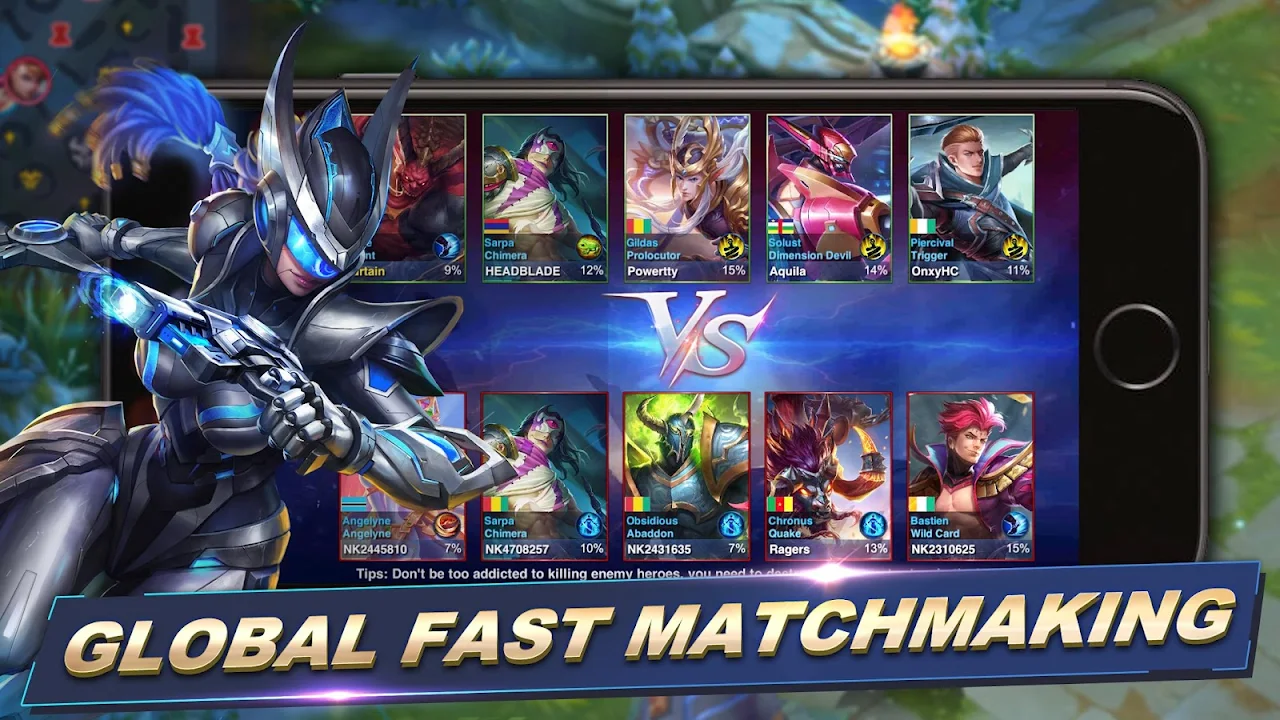Select HEADBLADE's Sarpa Chimera card
Screen dimensions: 1280x720
coord(545,197)
